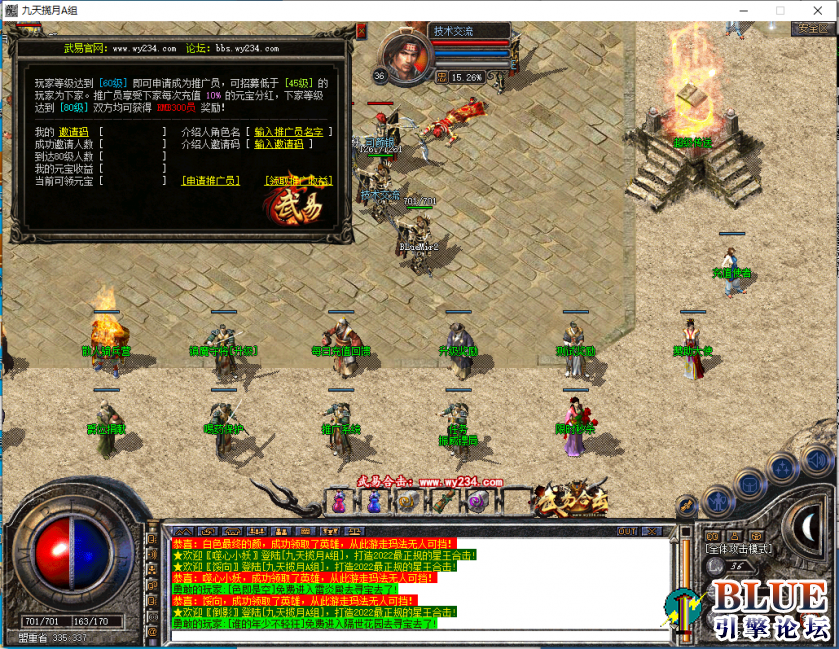Toggle the 全体攻击模式 attack mode label
839x649 pixels.
click(x=738, y=549)
